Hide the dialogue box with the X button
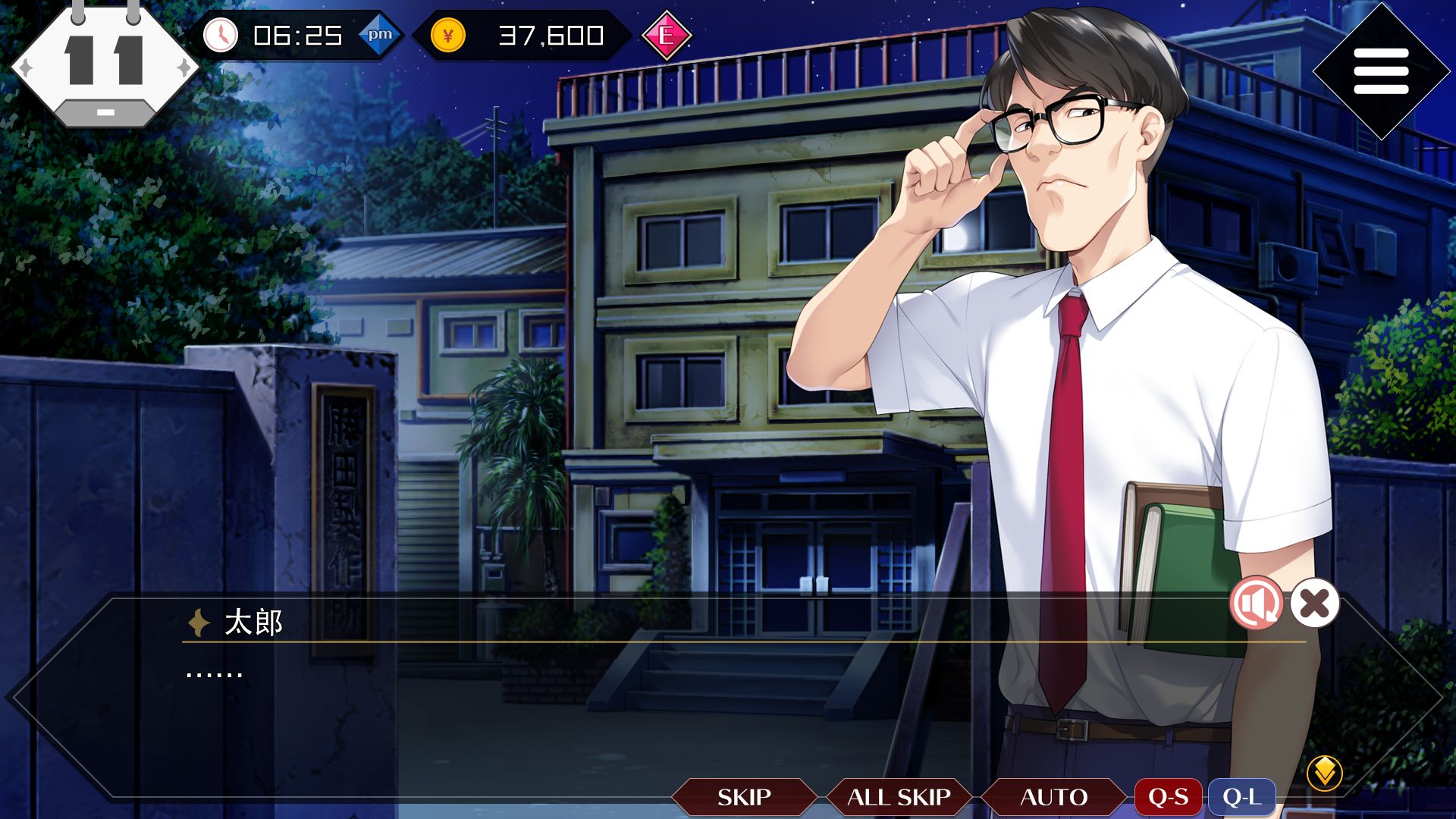The image size is (1456, 819). pos(1315,604)
